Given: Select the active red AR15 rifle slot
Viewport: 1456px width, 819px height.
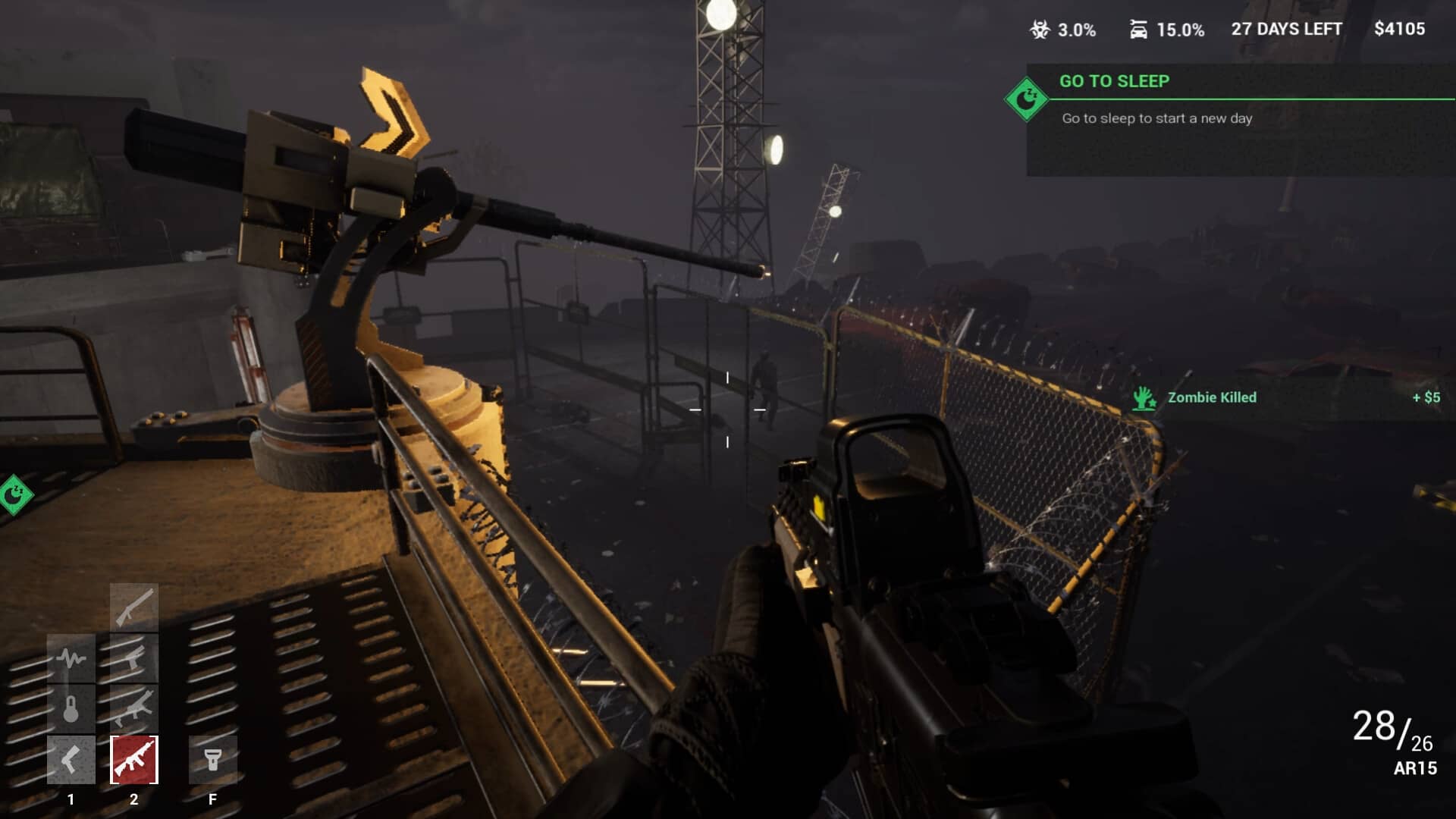Looking at the screenshot, I should pos(134,759).
